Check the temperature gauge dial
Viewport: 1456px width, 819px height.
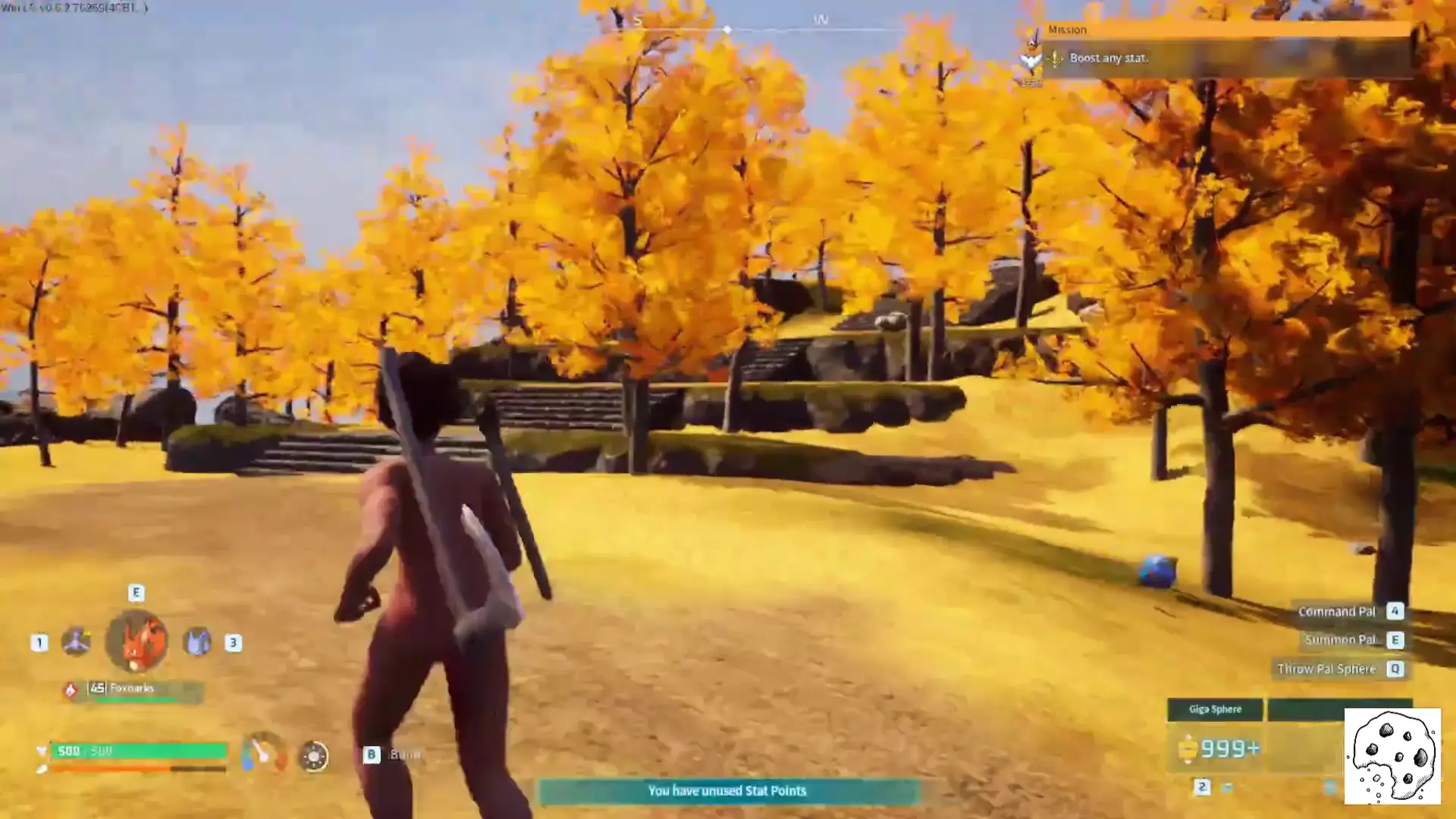click(263, 752)
